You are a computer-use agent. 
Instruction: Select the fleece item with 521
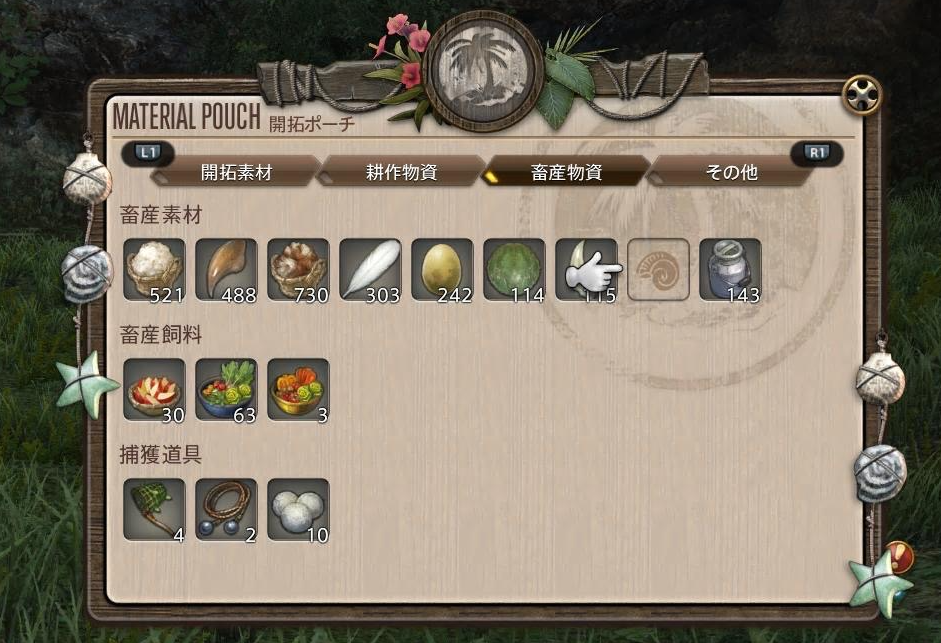pos(154,269)
